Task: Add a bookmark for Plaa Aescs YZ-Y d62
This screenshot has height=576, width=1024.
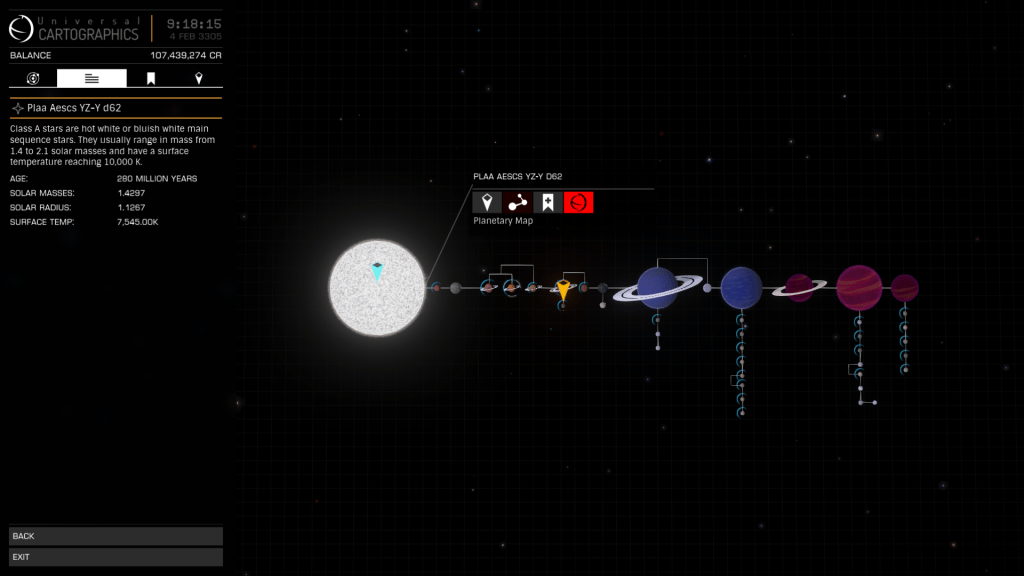Action: point(548,203)
